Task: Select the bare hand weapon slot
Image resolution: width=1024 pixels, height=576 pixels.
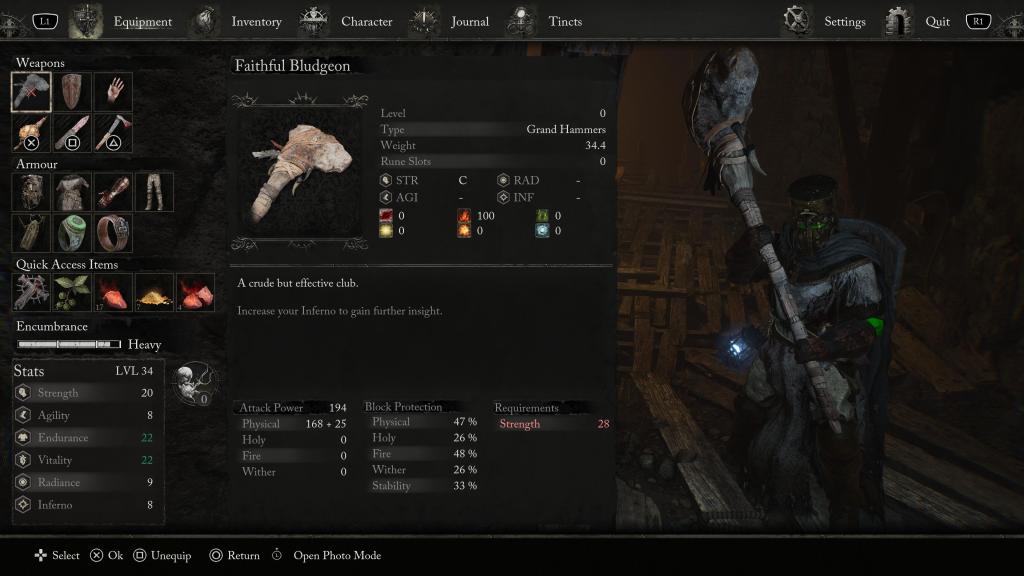Action: tap(114, 92)
